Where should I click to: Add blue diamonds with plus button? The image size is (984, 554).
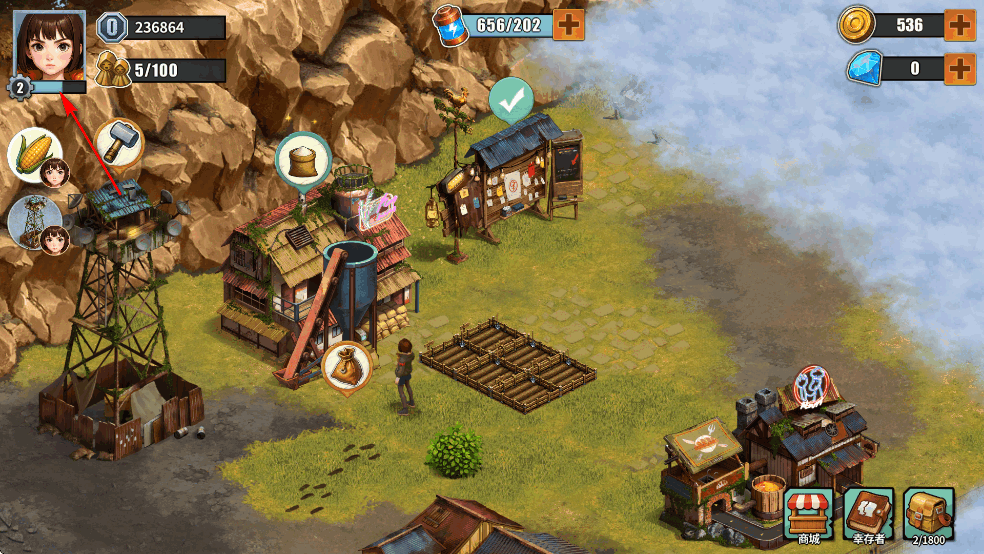point(959,68)
